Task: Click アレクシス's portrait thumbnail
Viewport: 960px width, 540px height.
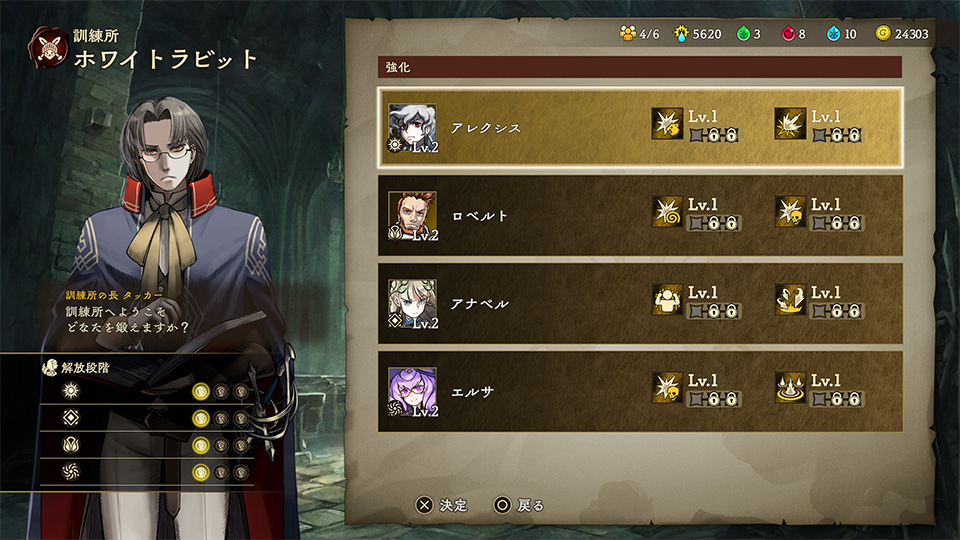Action: pos(412,127)
